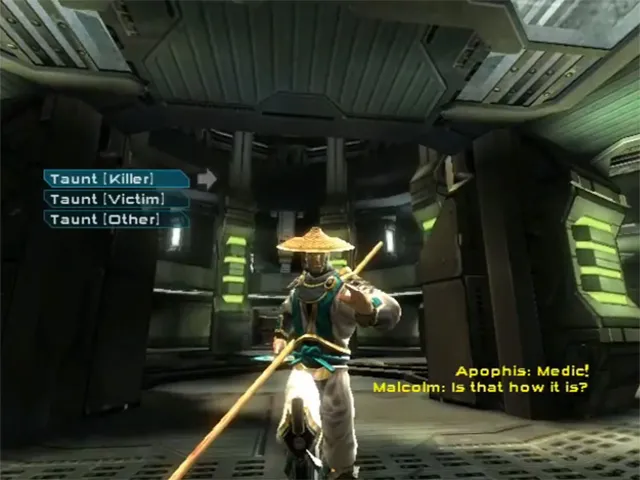Choose the Taunt [Victim] option

[115, 199]
